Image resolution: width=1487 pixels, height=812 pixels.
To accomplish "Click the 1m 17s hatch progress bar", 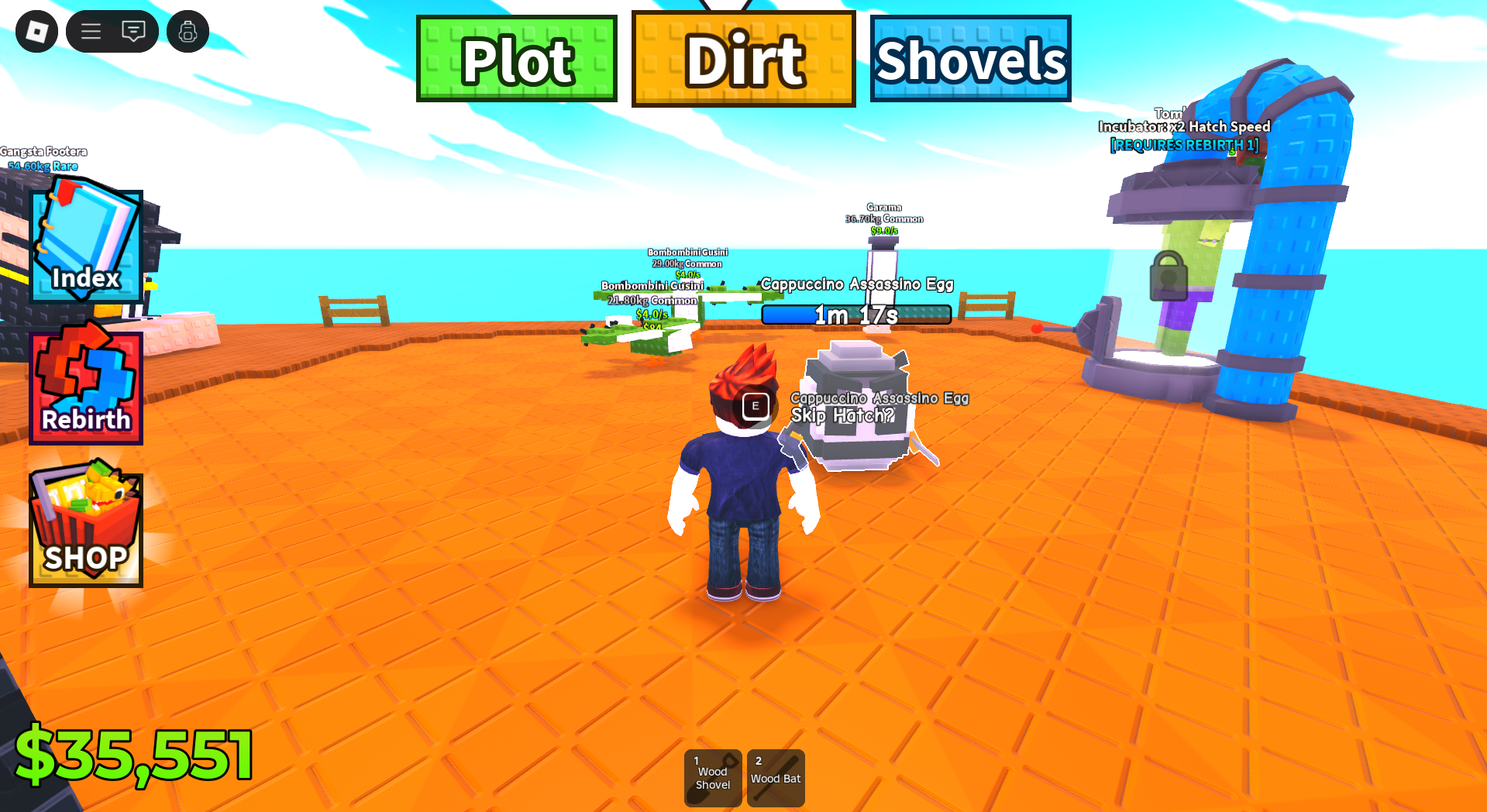I will tap(855, 315).
